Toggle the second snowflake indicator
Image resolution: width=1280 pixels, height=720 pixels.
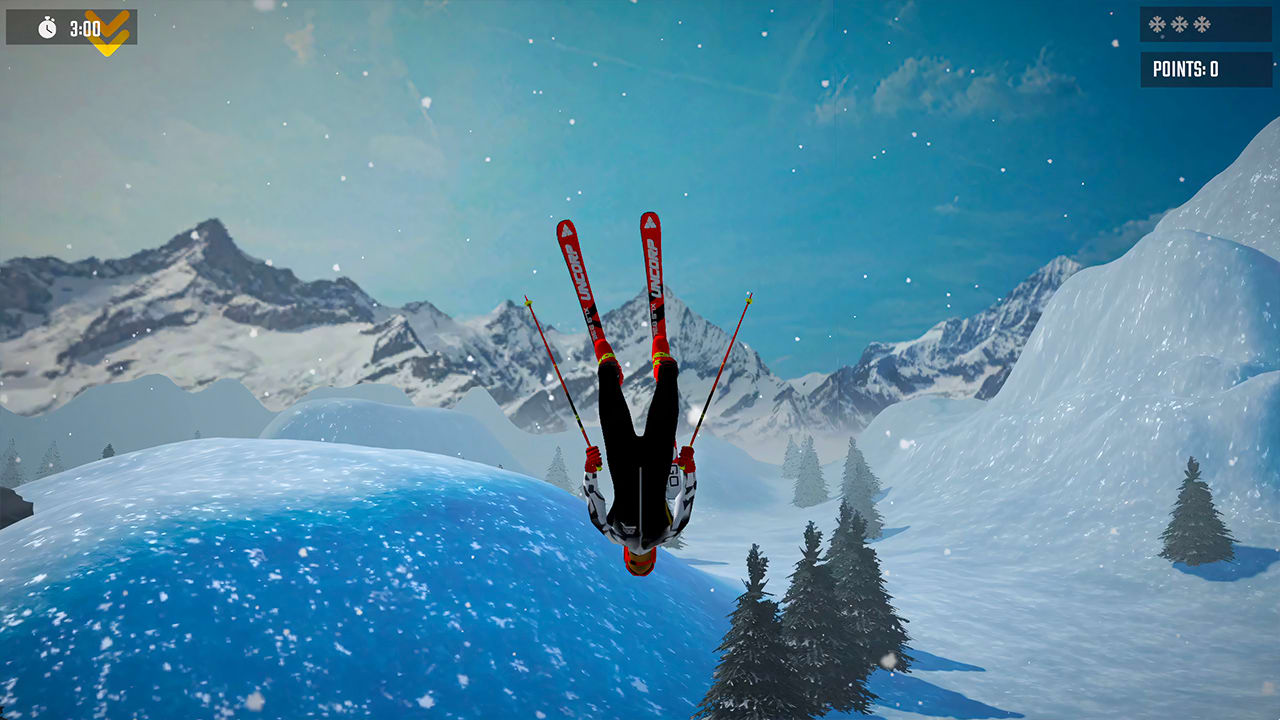(x=1179, y=22)
